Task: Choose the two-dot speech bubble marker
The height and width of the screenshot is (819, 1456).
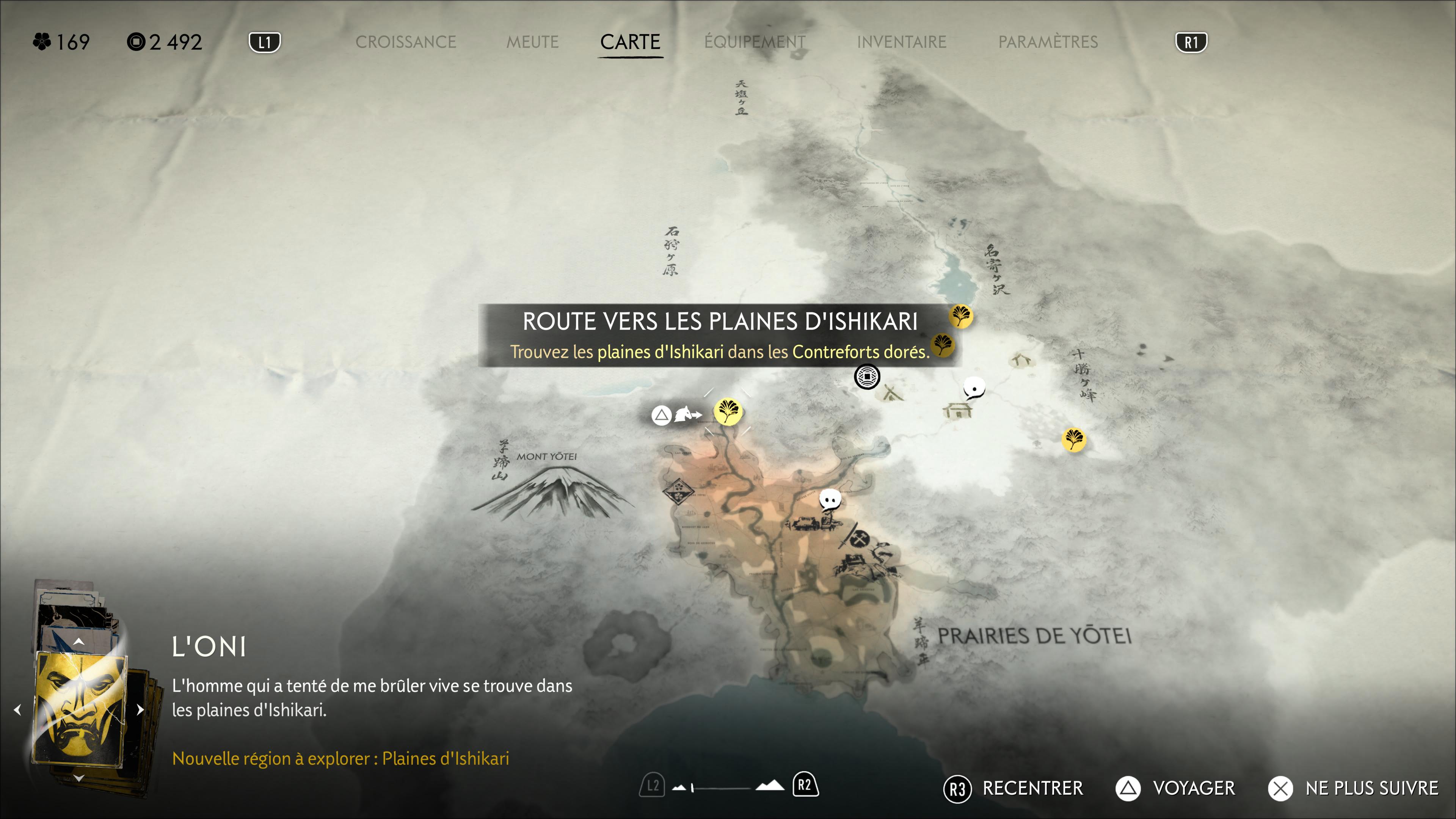Action: pyautogui.click(x=830, y=500)
